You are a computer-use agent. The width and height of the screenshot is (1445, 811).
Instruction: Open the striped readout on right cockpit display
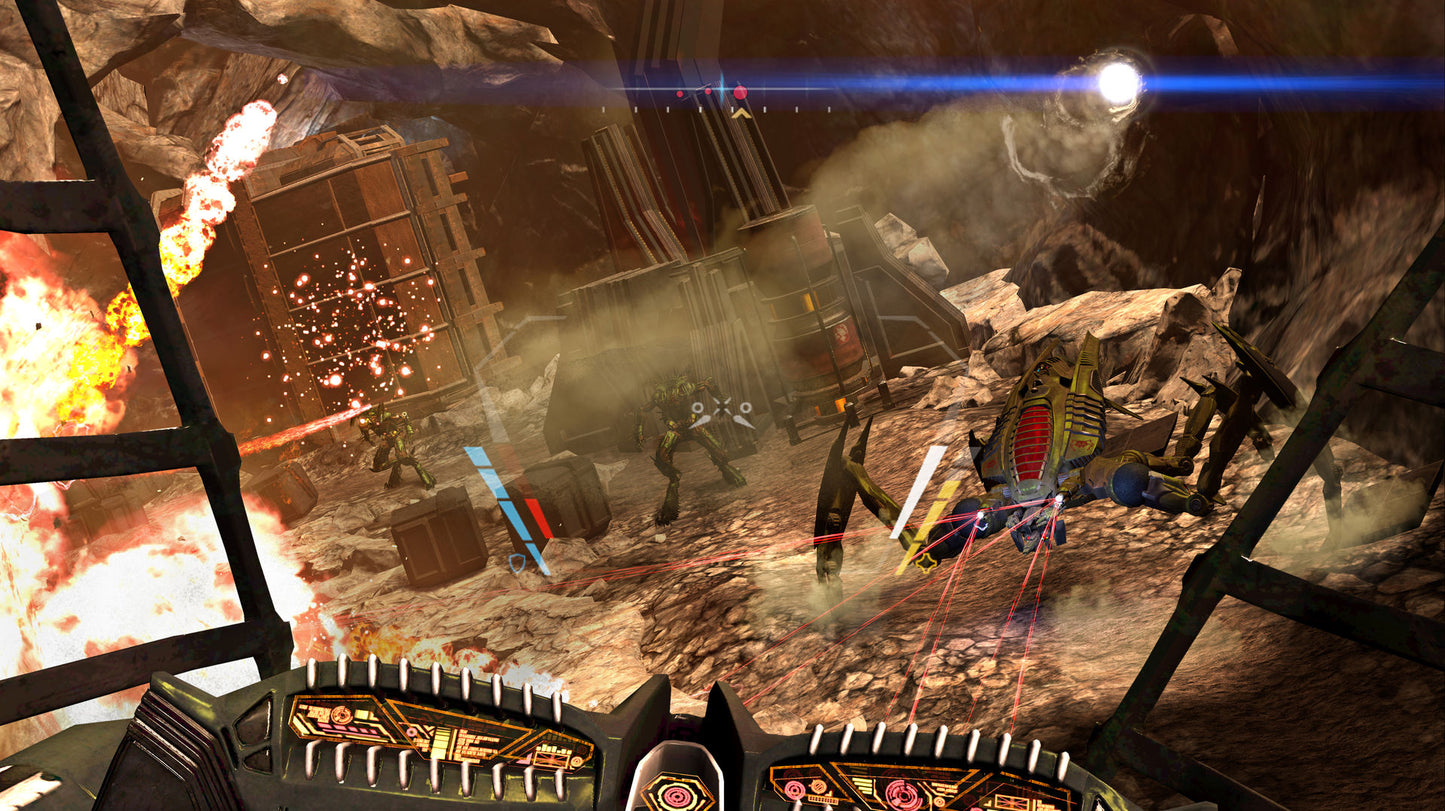pyautogui.click(x=864, y=784)
